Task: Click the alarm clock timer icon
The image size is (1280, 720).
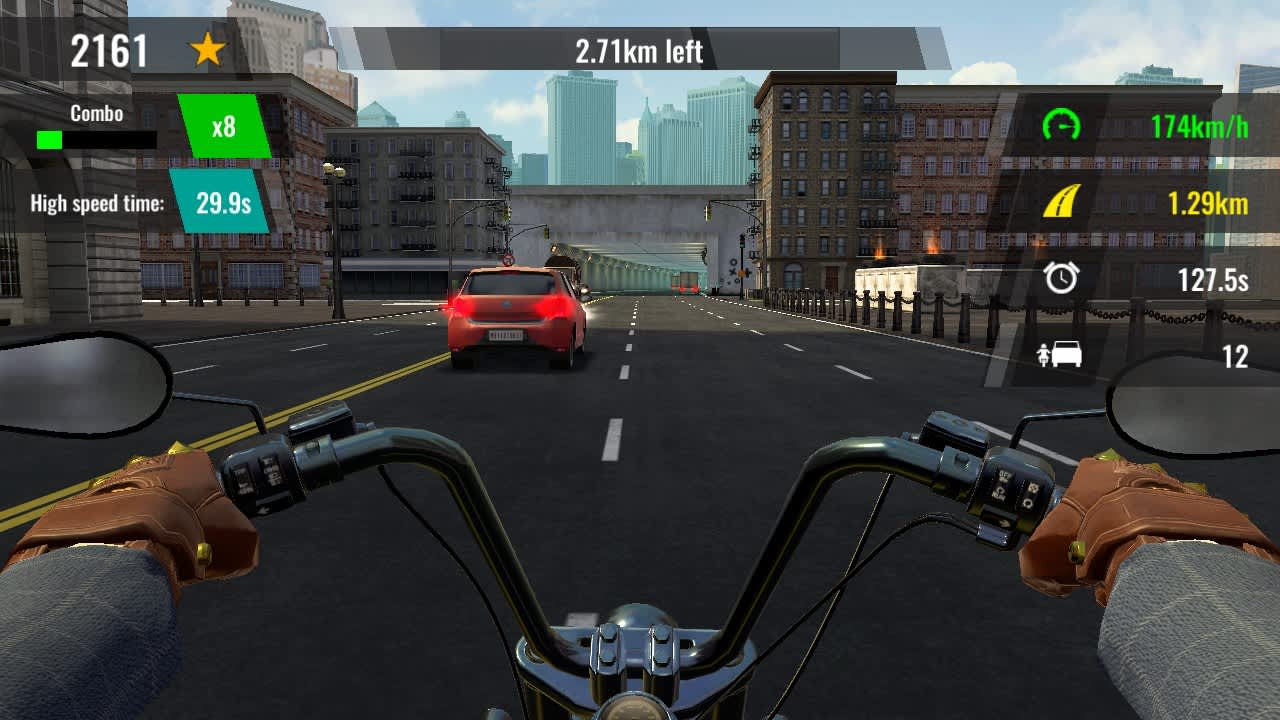Action: click(1062, 277)
